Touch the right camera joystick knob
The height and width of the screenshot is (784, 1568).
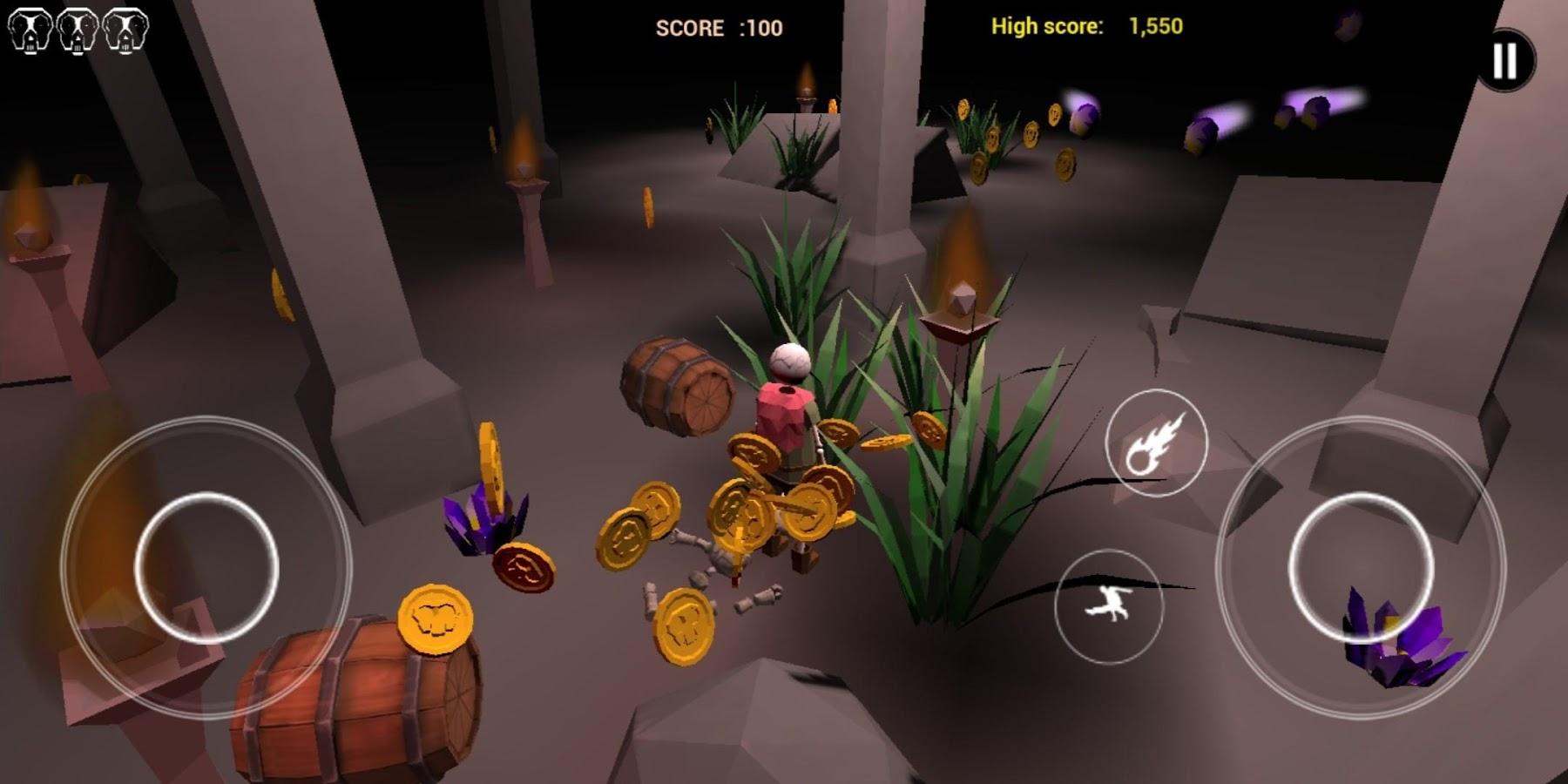tap(1360, 567)
